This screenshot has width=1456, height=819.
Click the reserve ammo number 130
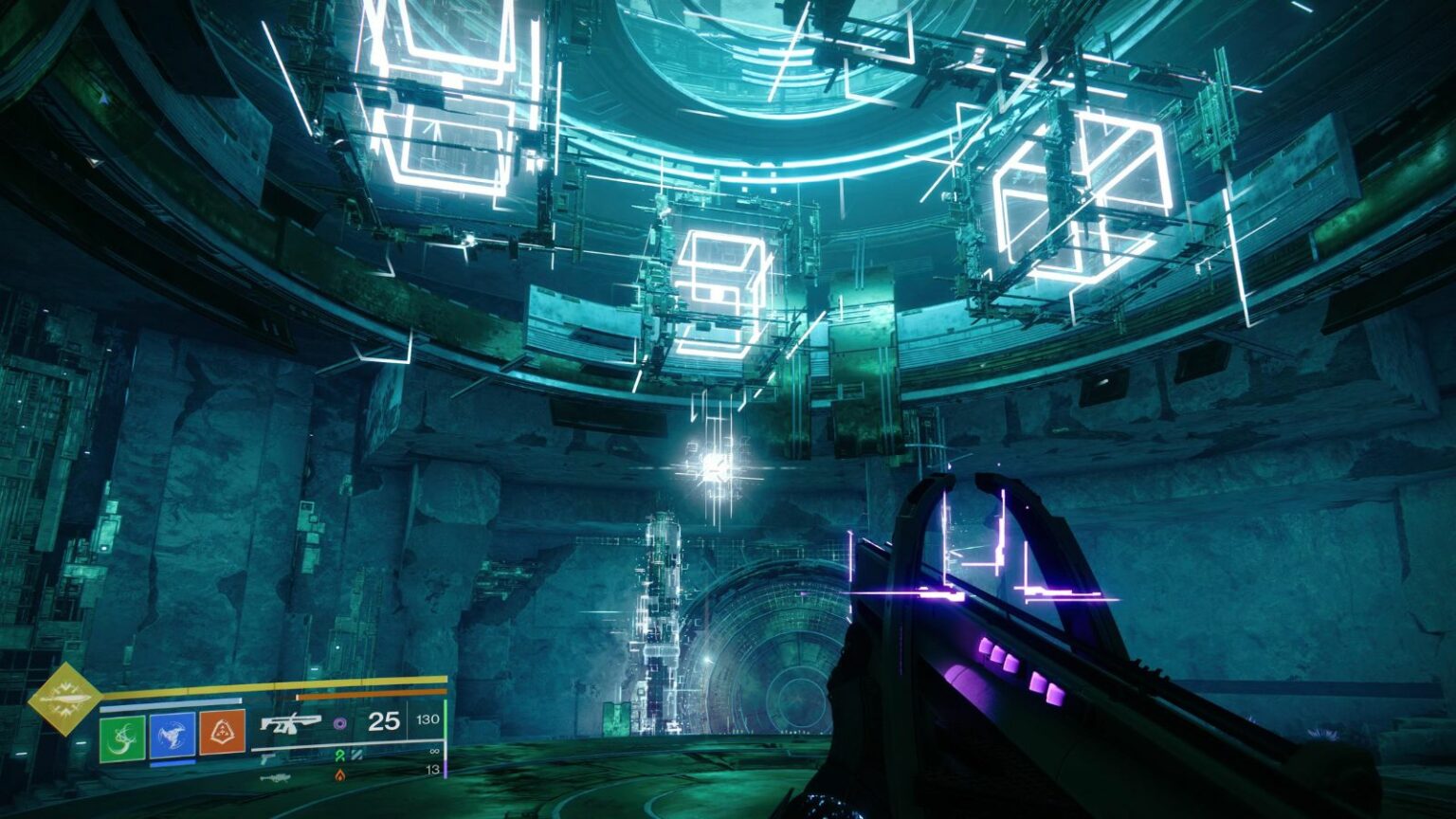429,720
